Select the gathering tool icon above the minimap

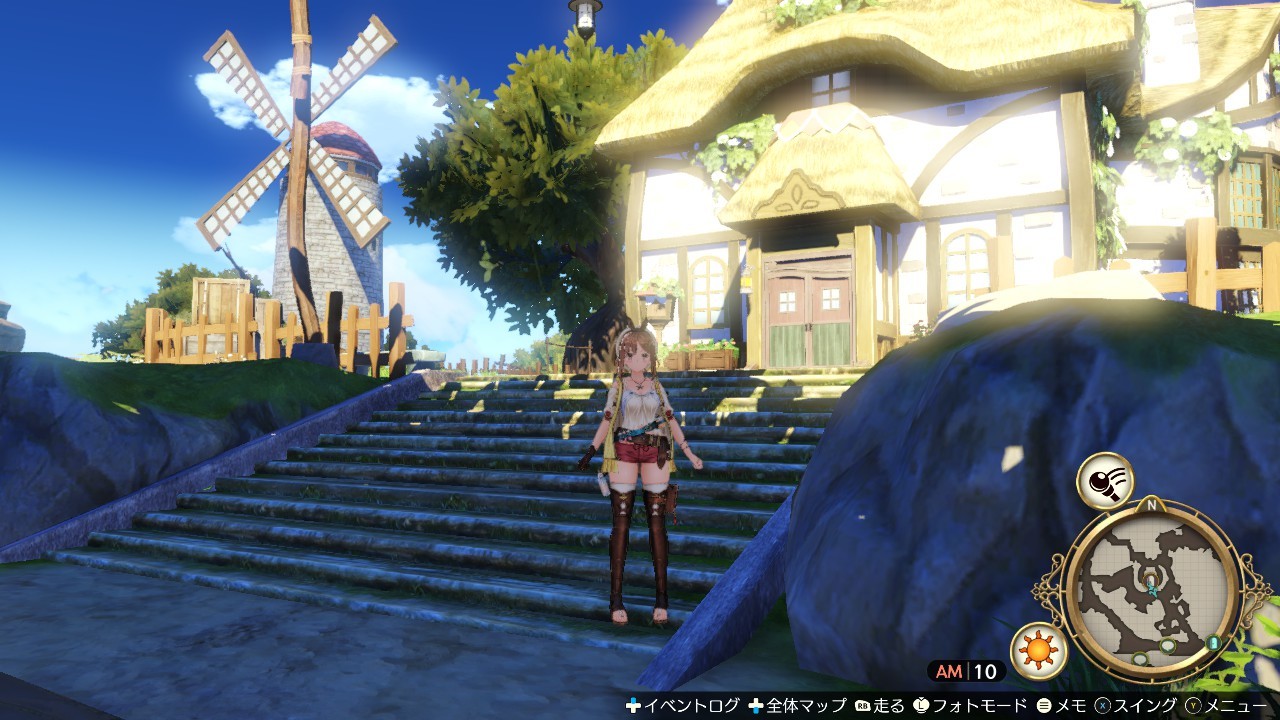point(1105,481)
